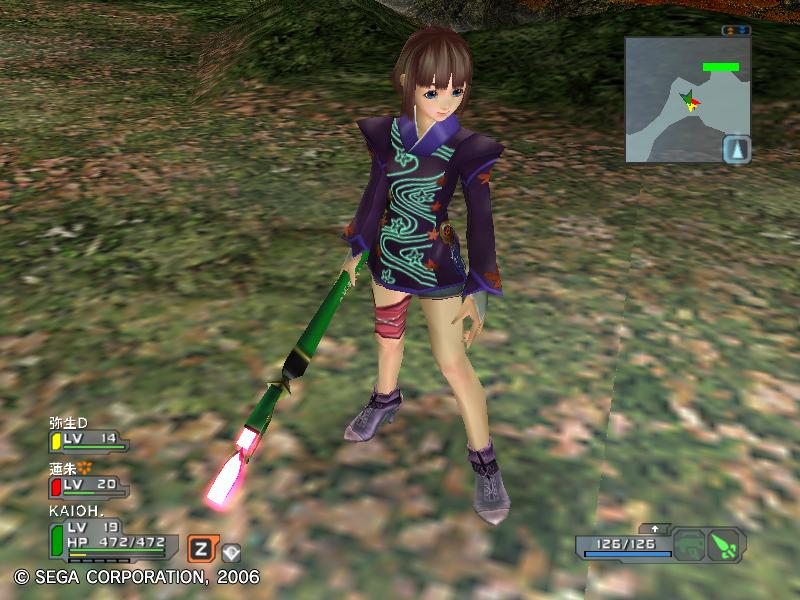Activate the orange Z action icon
Viewport: 800px width, 600px height.
click(x=201, y=548)
